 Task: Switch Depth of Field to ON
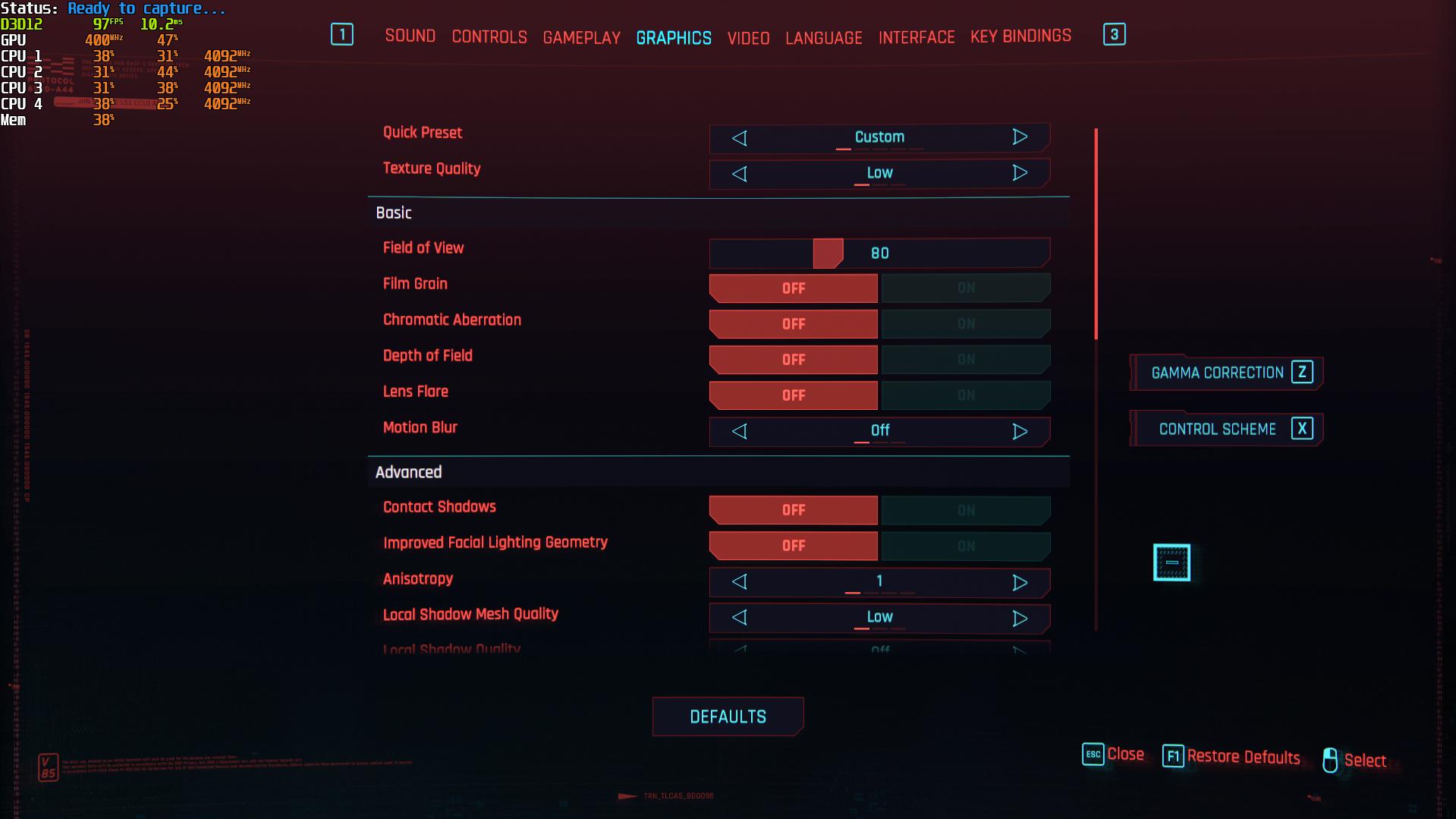[965, 360]
